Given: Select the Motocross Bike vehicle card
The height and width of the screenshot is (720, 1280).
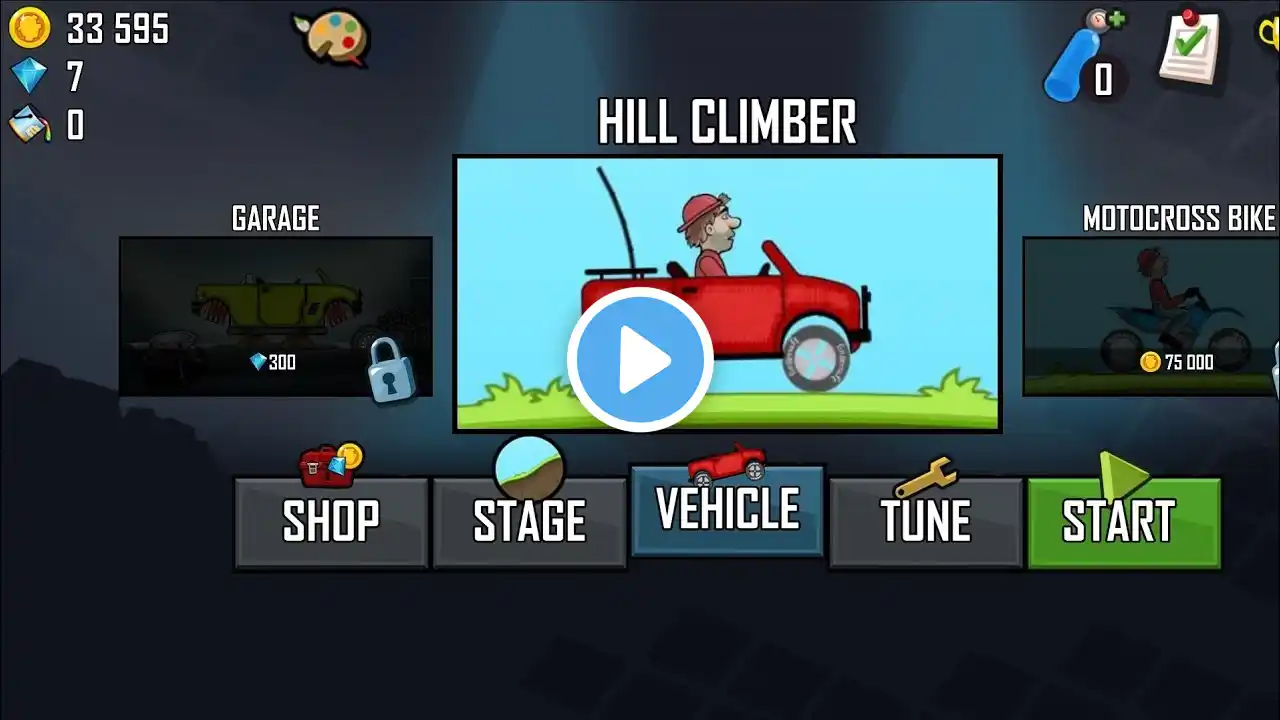Looking at the screenshot, I should click(1152, 316).
